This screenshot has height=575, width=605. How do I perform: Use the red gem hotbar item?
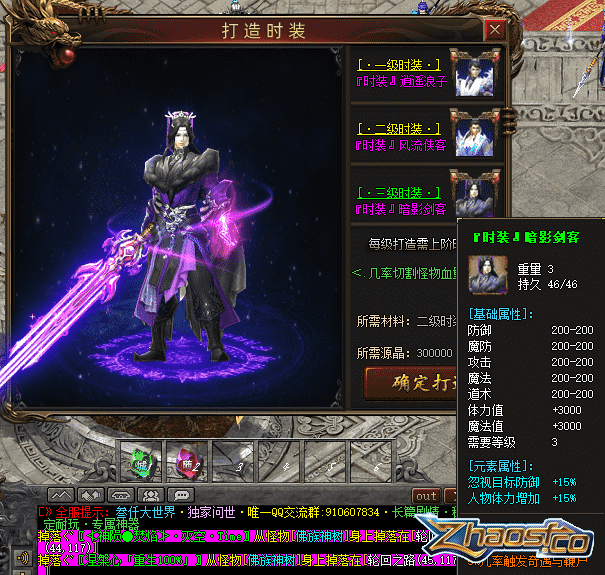click(184, 461)
